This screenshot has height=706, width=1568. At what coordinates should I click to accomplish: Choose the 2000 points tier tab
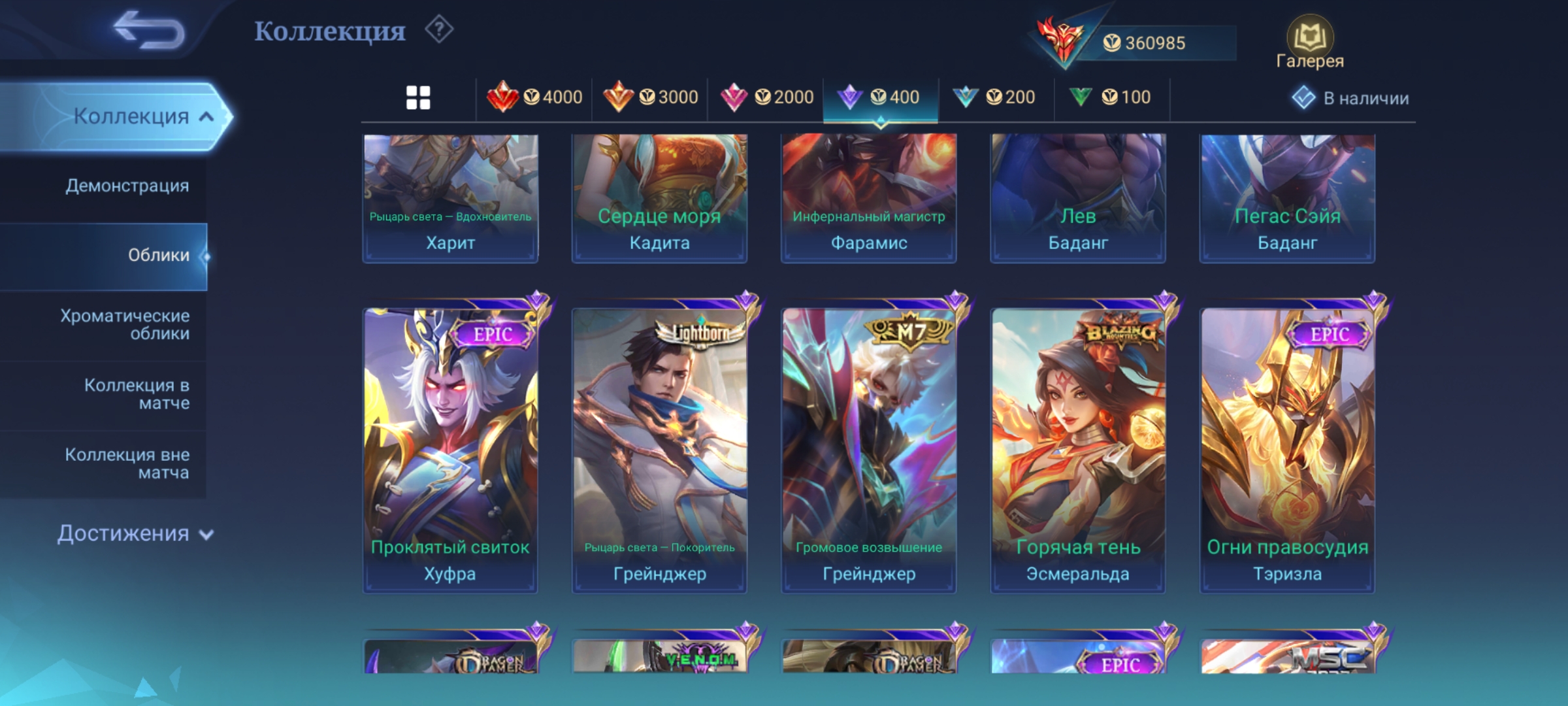point(766,98)
